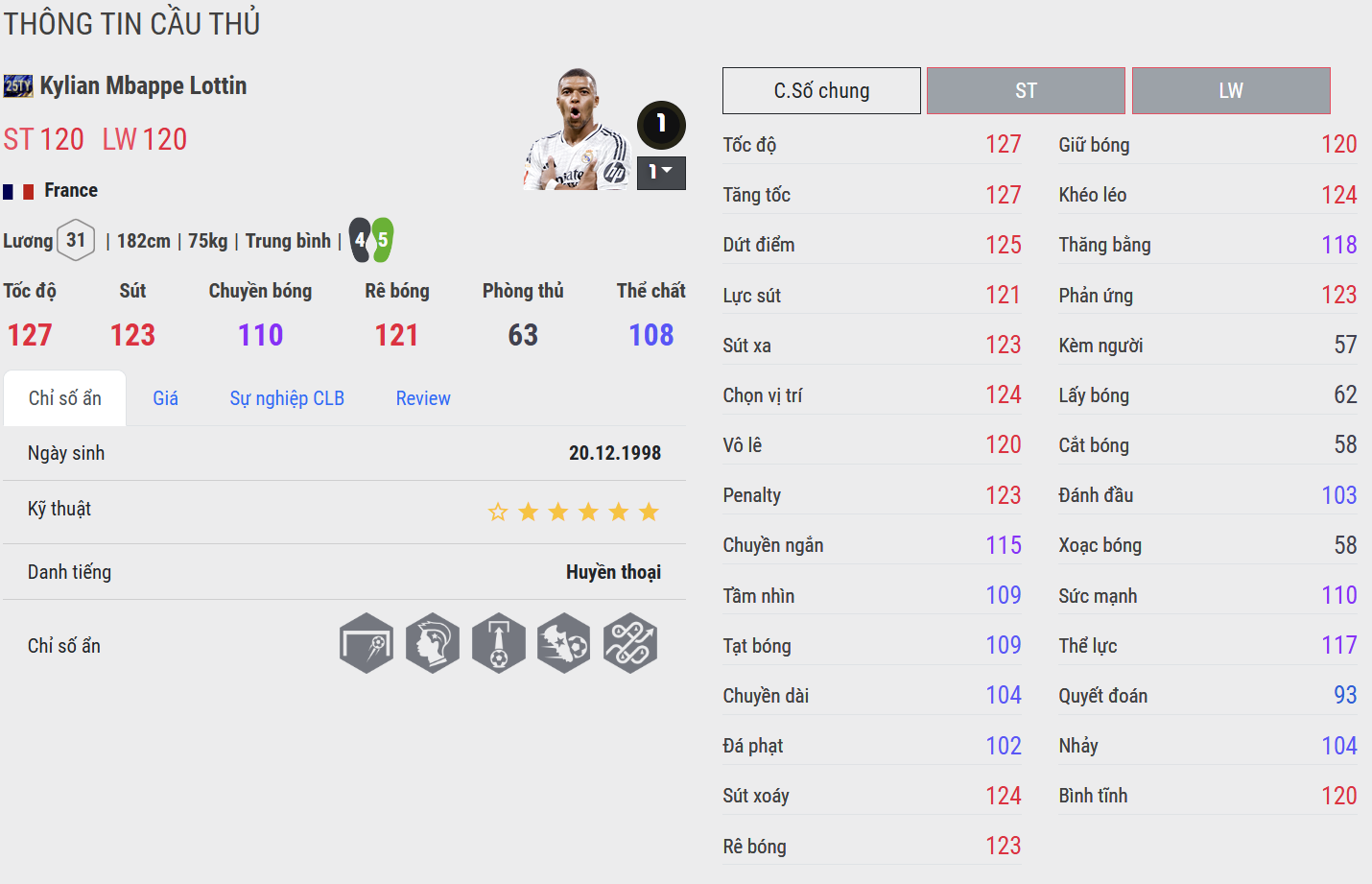Screen dimensions: 1372x884
Task: Open the Chỉ số ẩn tab
Action: tap(65, 398)
